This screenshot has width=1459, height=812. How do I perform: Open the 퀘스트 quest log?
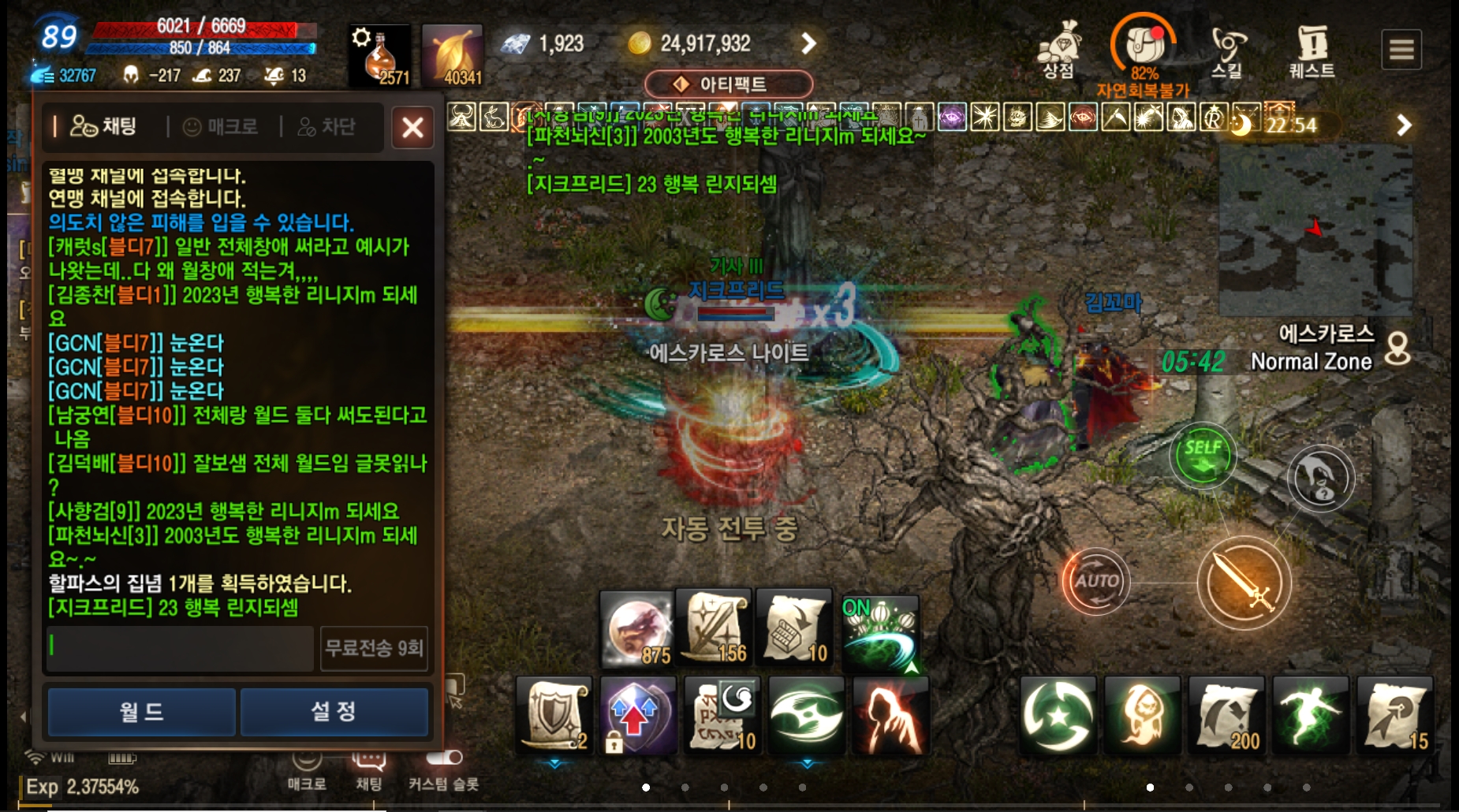[x=1312, y=51]
